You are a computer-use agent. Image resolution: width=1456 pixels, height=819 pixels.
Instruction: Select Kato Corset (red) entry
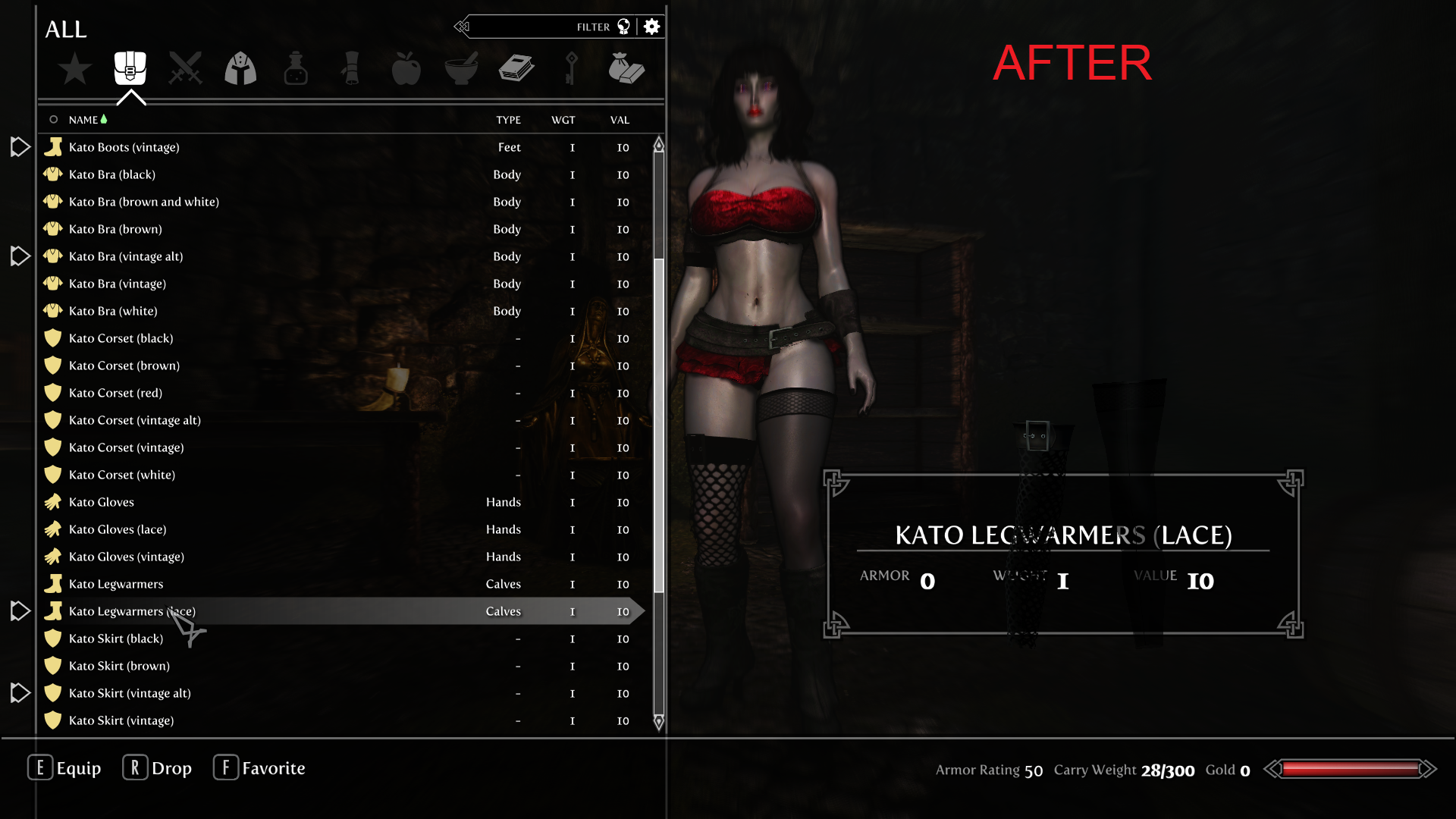click(x=115, y=393)
